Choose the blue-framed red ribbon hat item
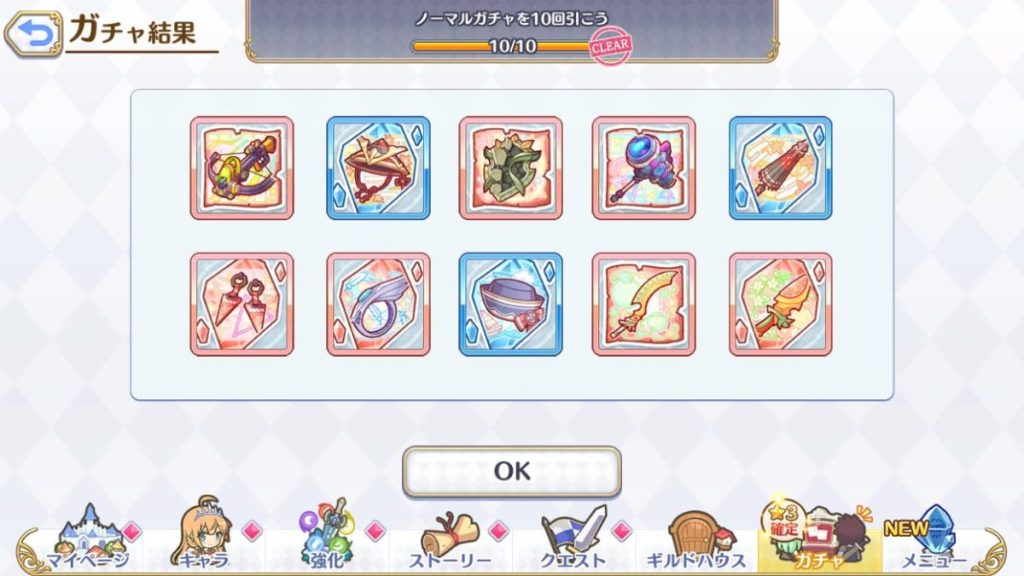 click(378, 168)
